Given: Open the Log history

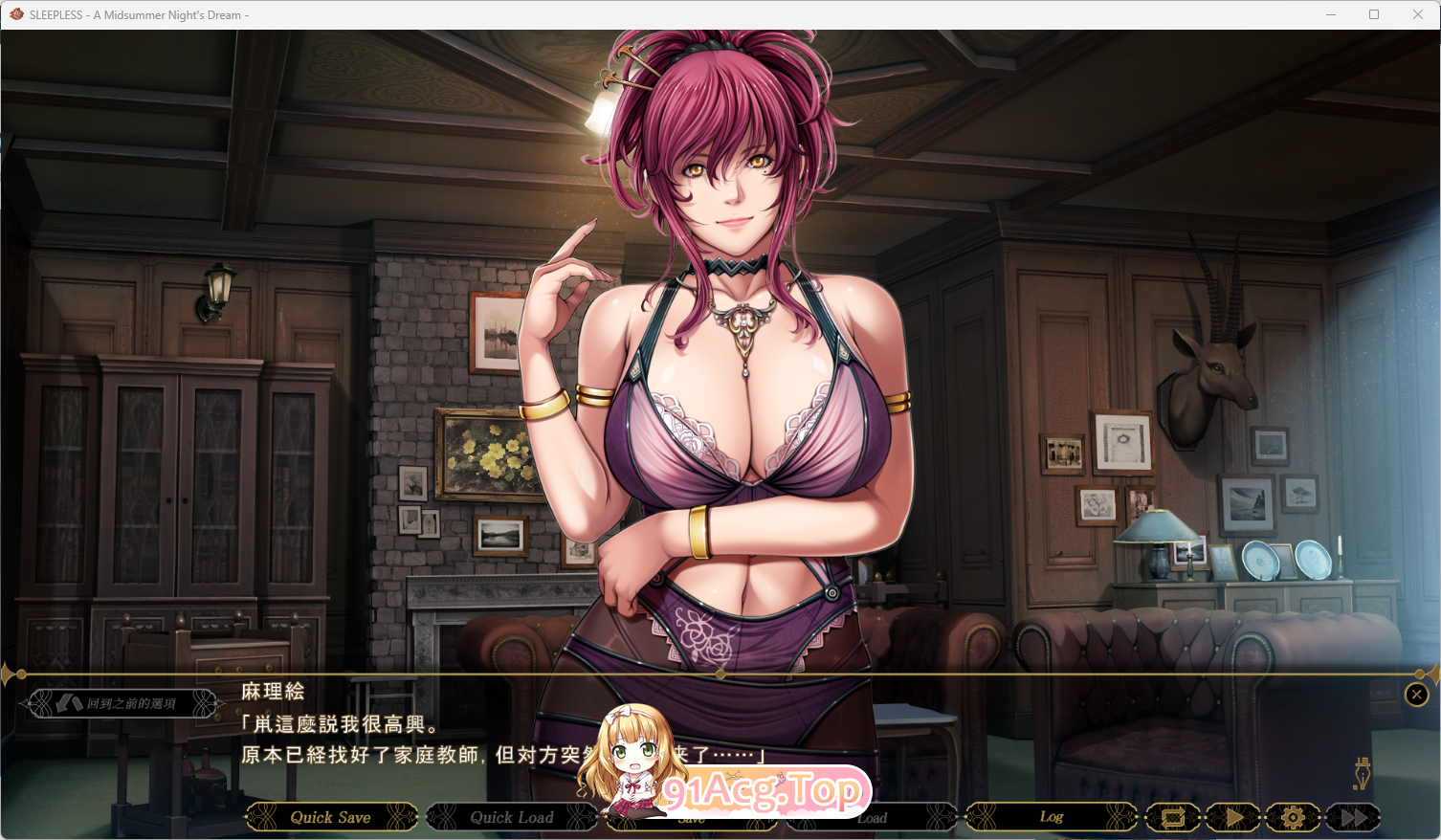Looking at the screenshot, I should 1053,817.
